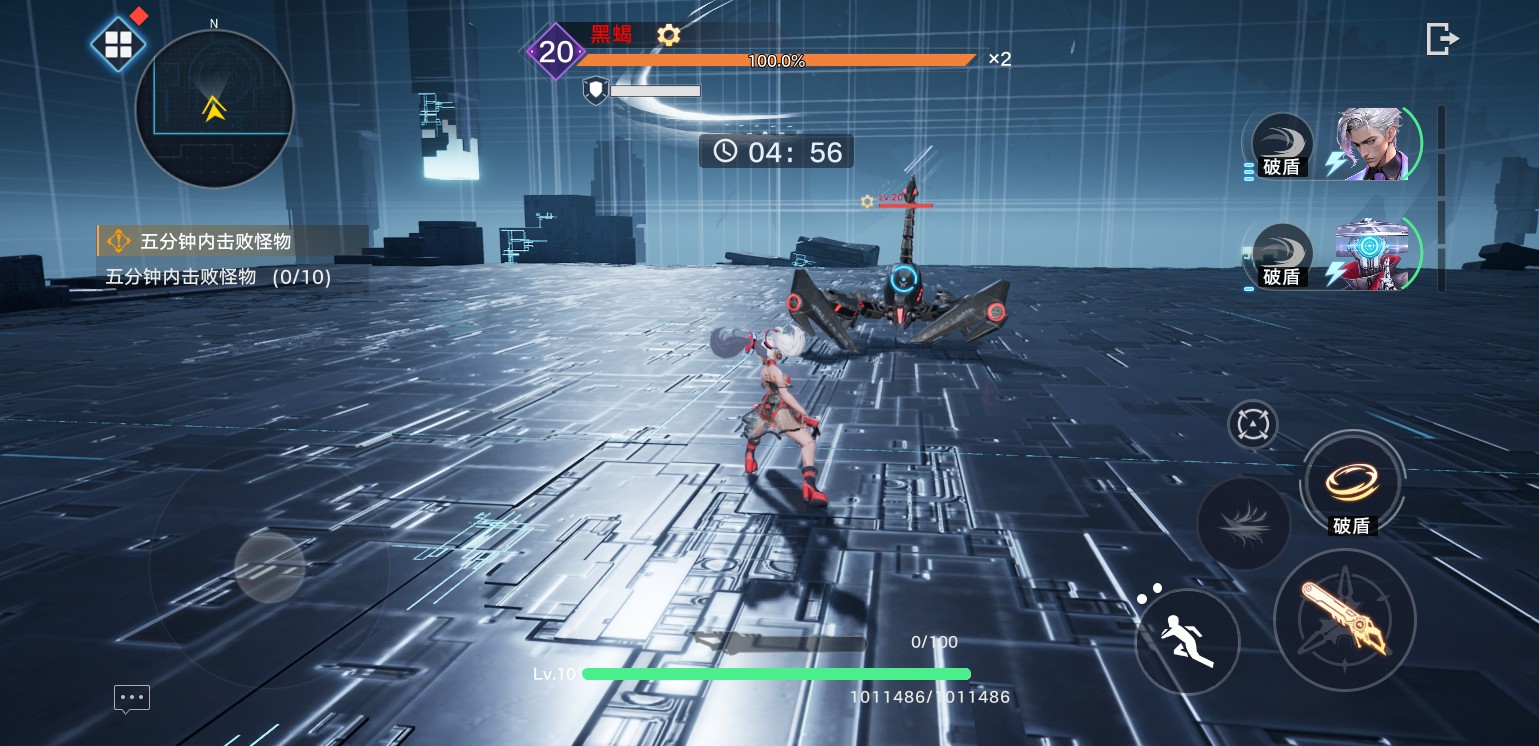Click the boss gear icon beside 黑蝎
Screen dimensions: 1539x746
tap(668, 35)
